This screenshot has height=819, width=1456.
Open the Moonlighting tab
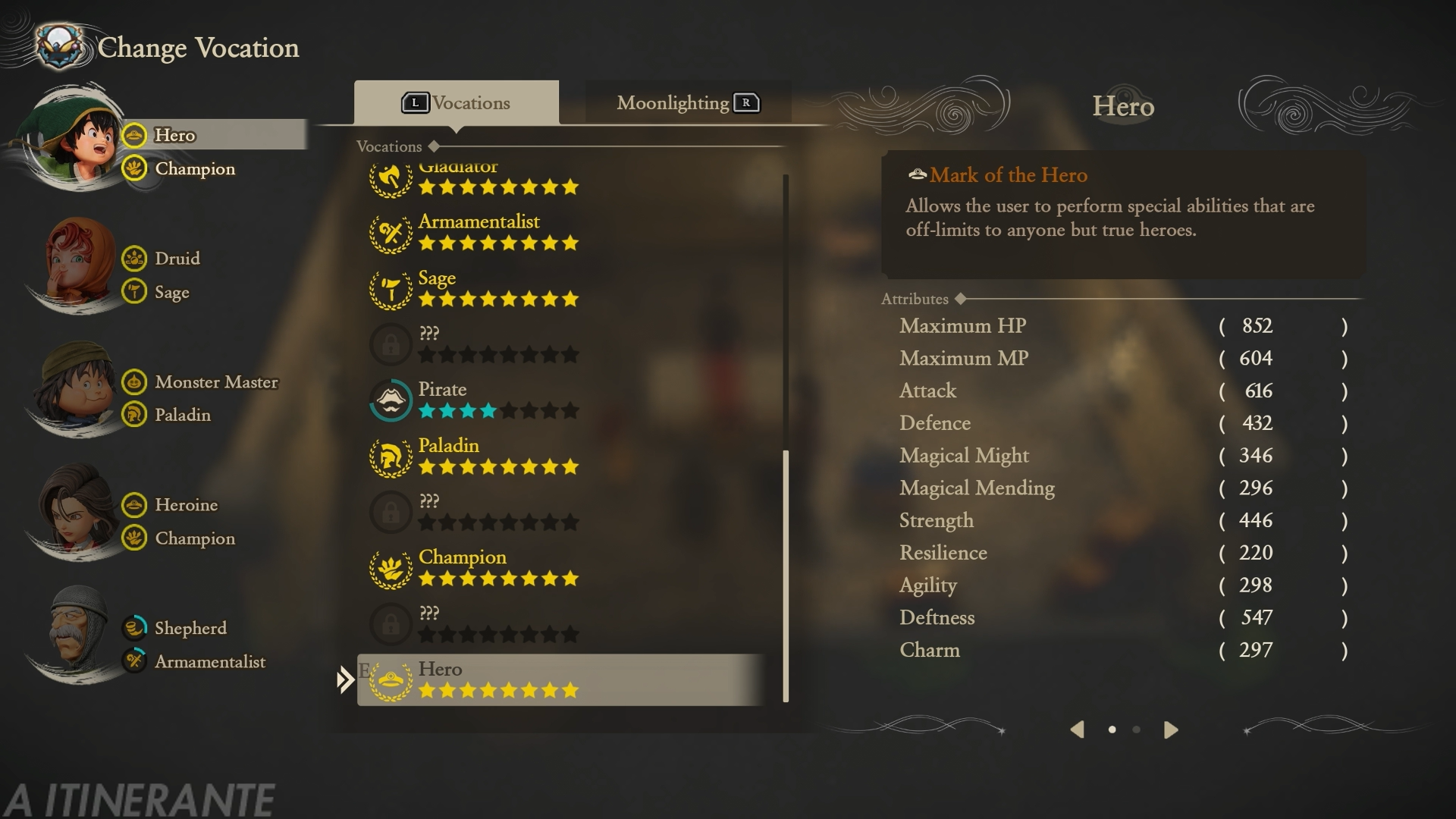pos(687,103)
